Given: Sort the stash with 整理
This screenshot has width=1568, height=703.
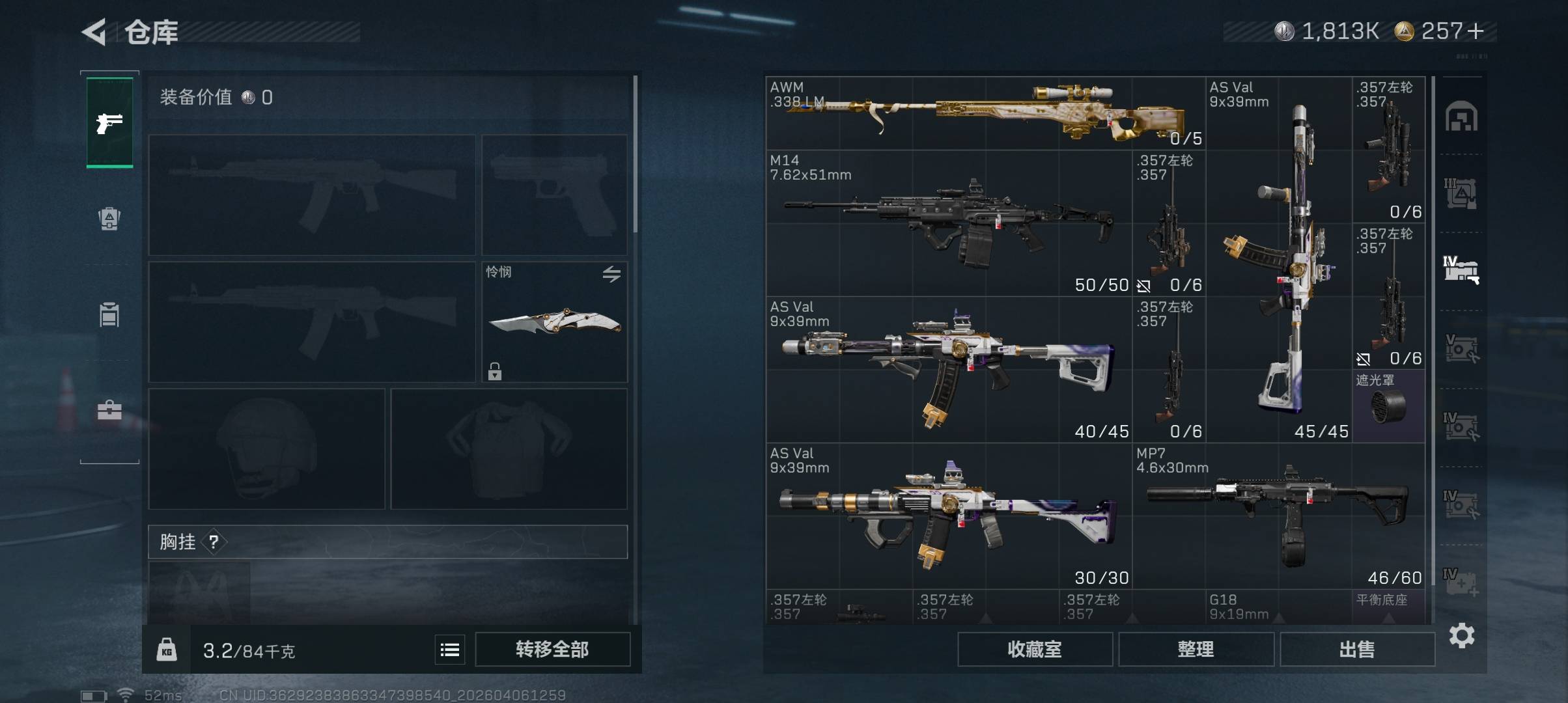Looking at the screenshot, I should pos(1196,649).
